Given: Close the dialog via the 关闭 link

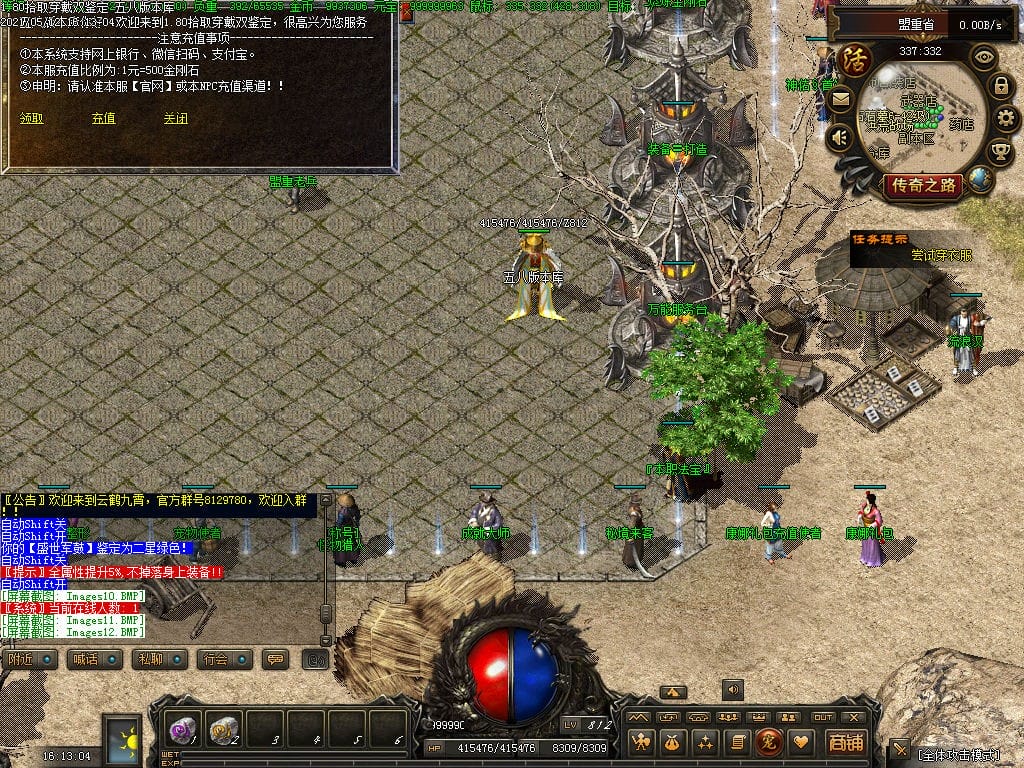Looking at the screenshot, I should [x=176, y=118].
